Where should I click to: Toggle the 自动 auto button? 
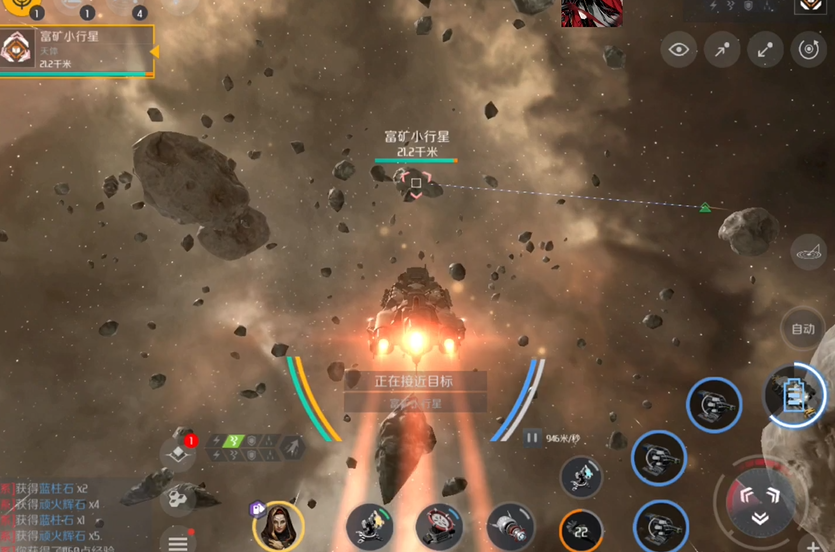pos(803,329)
